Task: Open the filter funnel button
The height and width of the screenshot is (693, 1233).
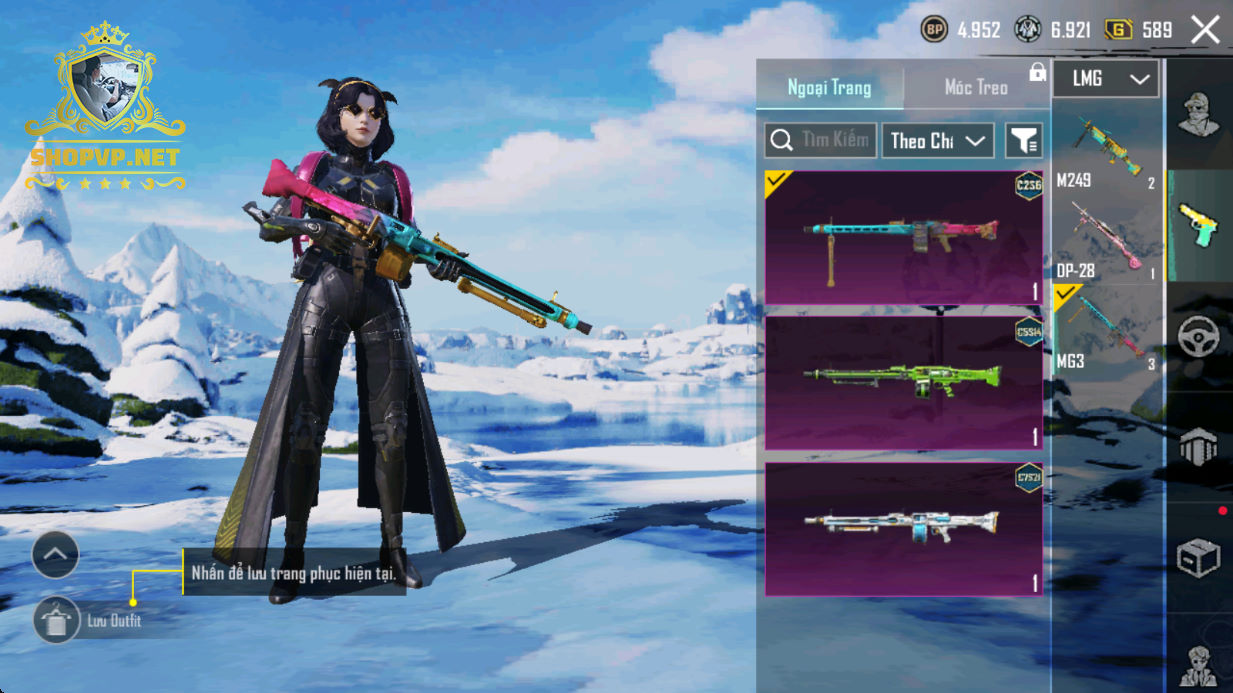Action: [1024, 141]
